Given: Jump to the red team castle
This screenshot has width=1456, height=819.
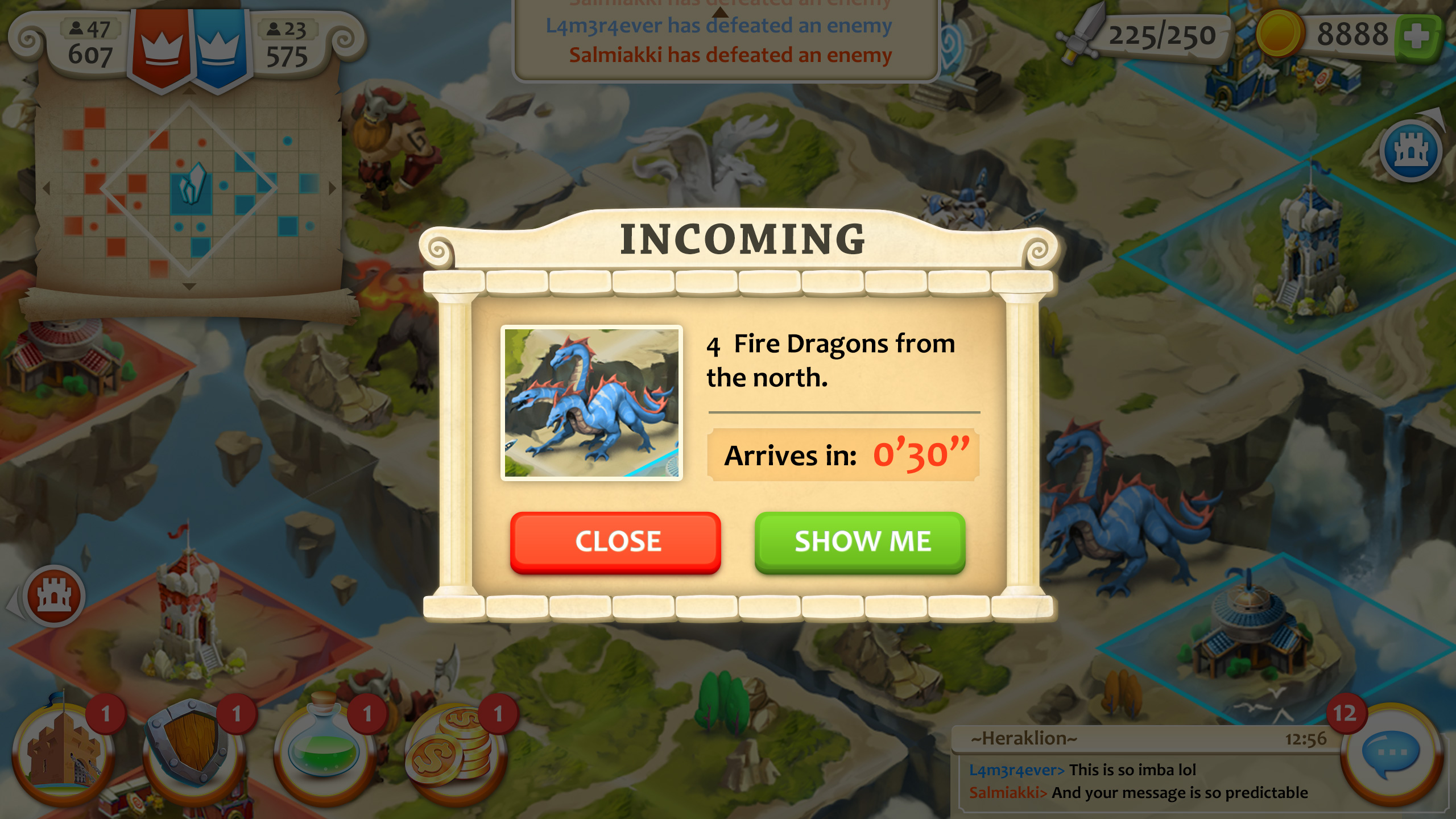Looking at the screenshot, I should pyautogui.click(x=54, y=596).
